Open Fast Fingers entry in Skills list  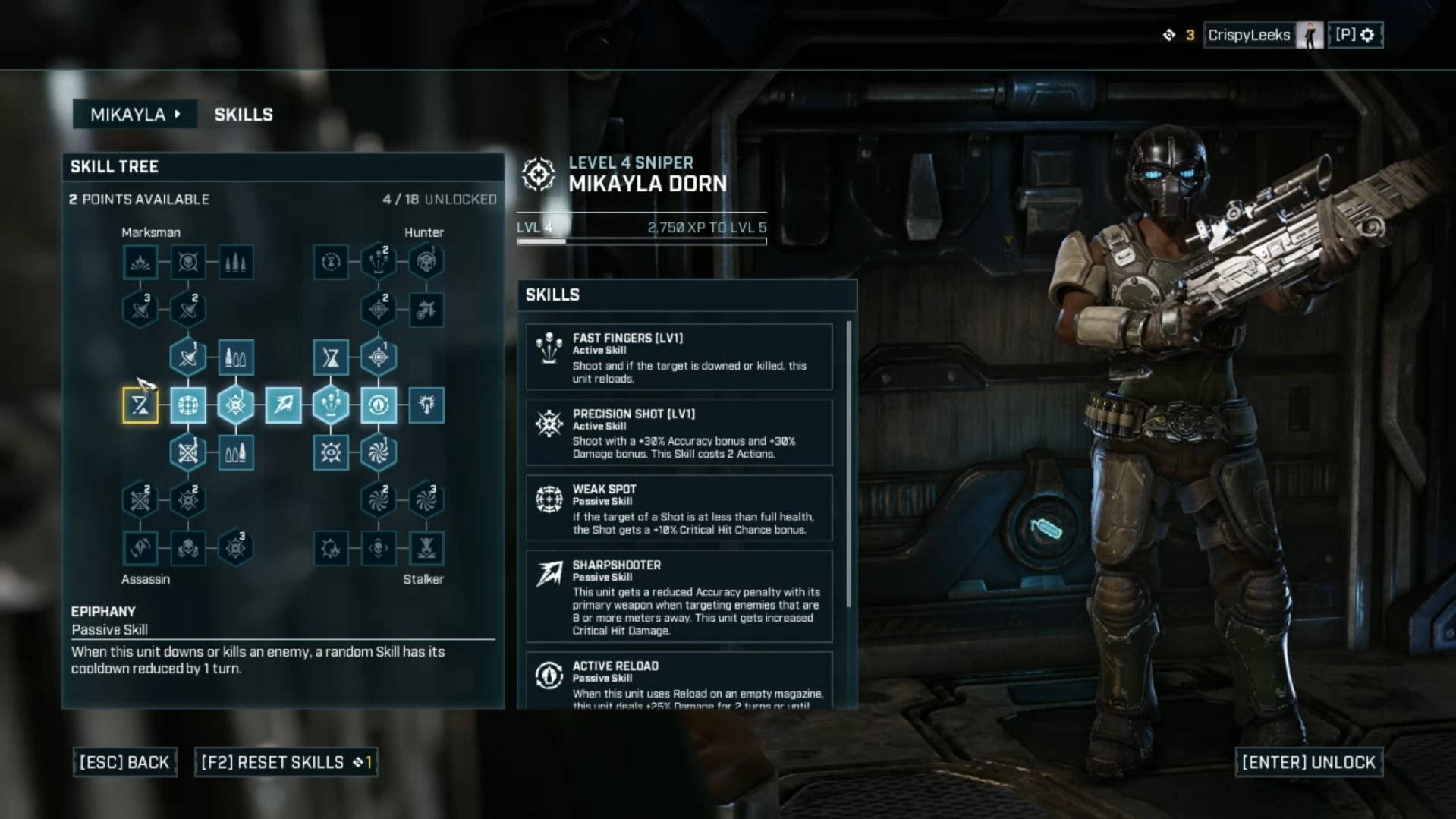[679, 358]
